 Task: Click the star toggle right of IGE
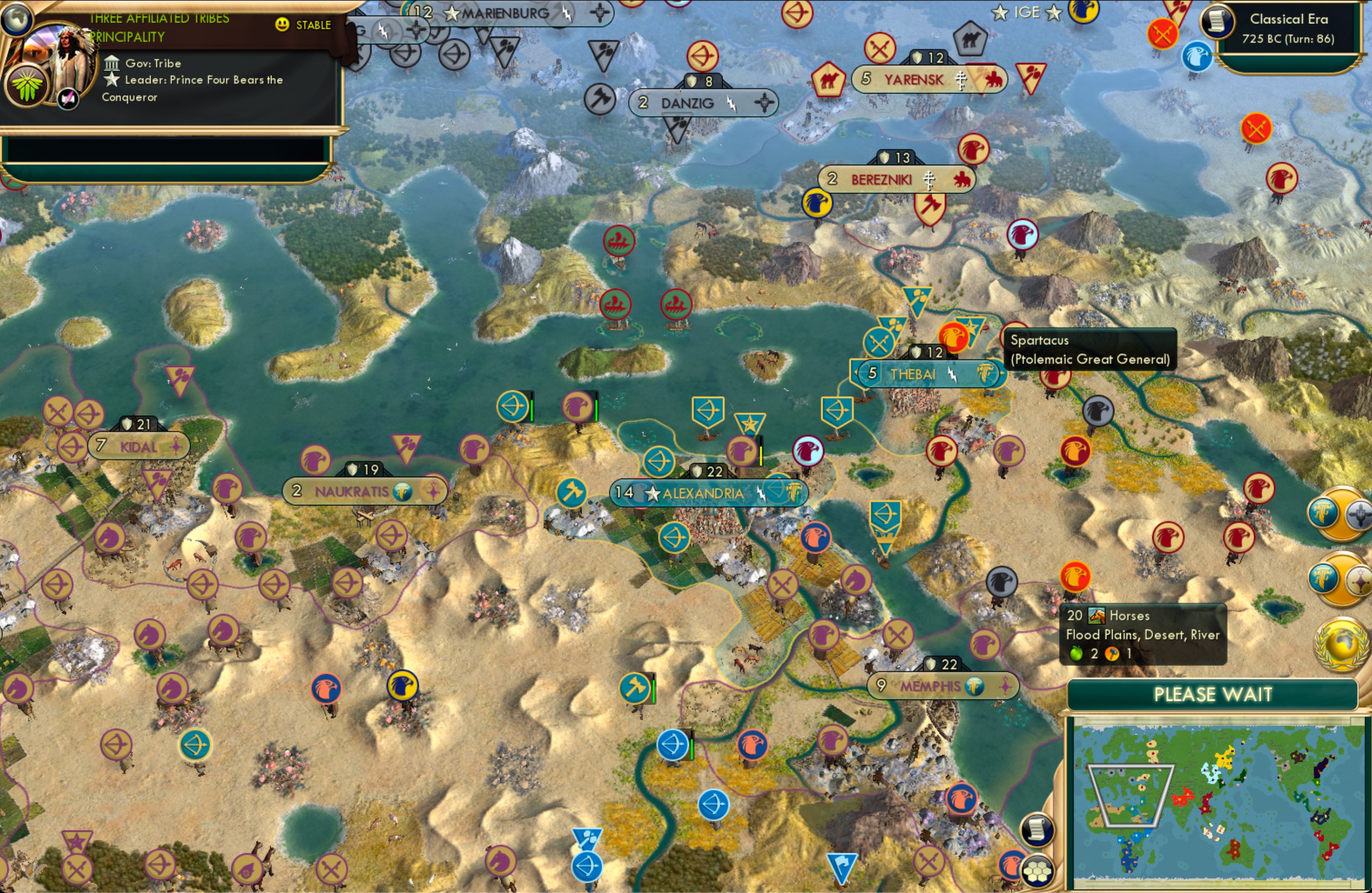[x=1055, y=13]
